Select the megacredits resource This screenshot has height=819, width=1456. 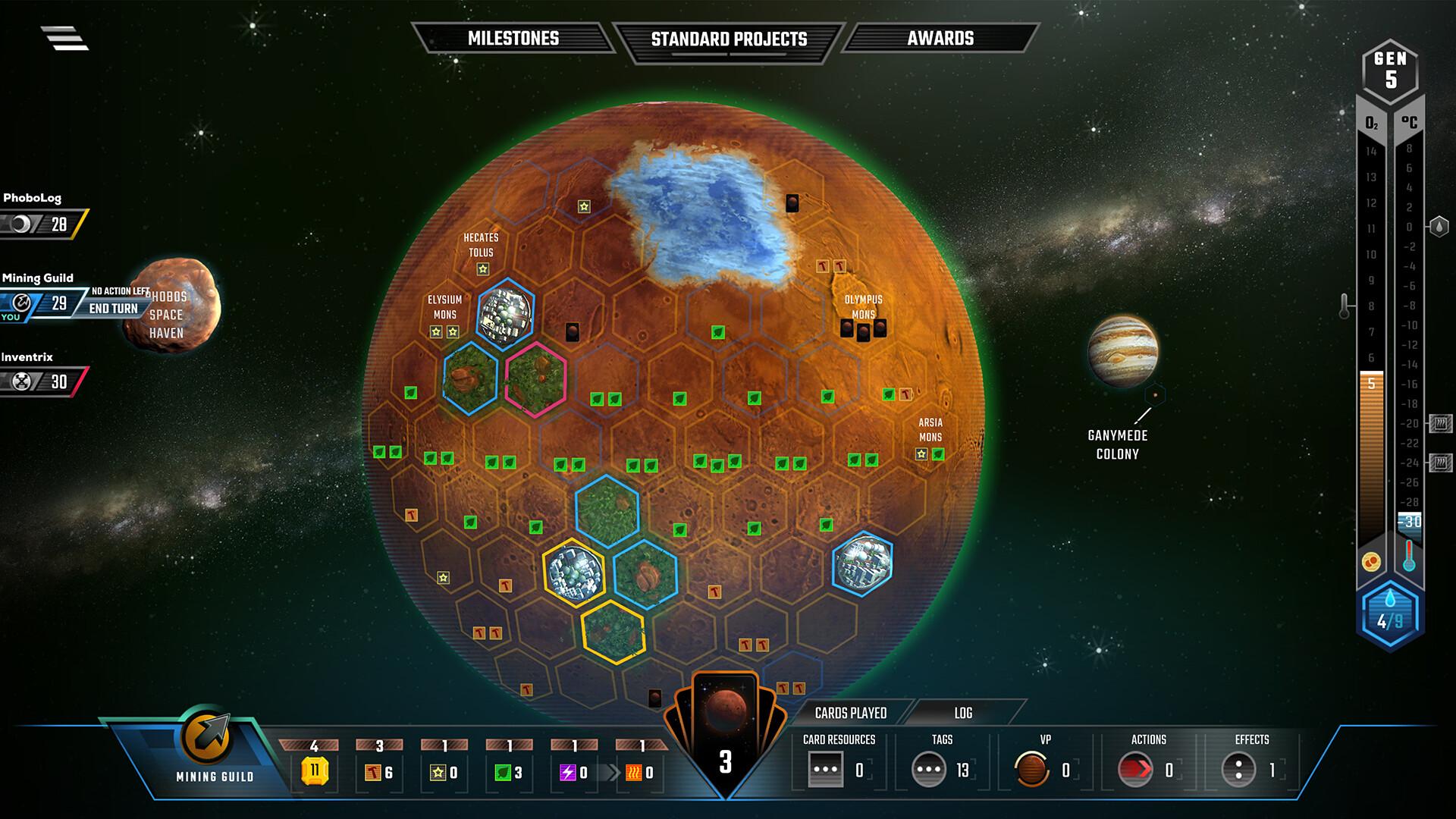[x=314, y=771]
